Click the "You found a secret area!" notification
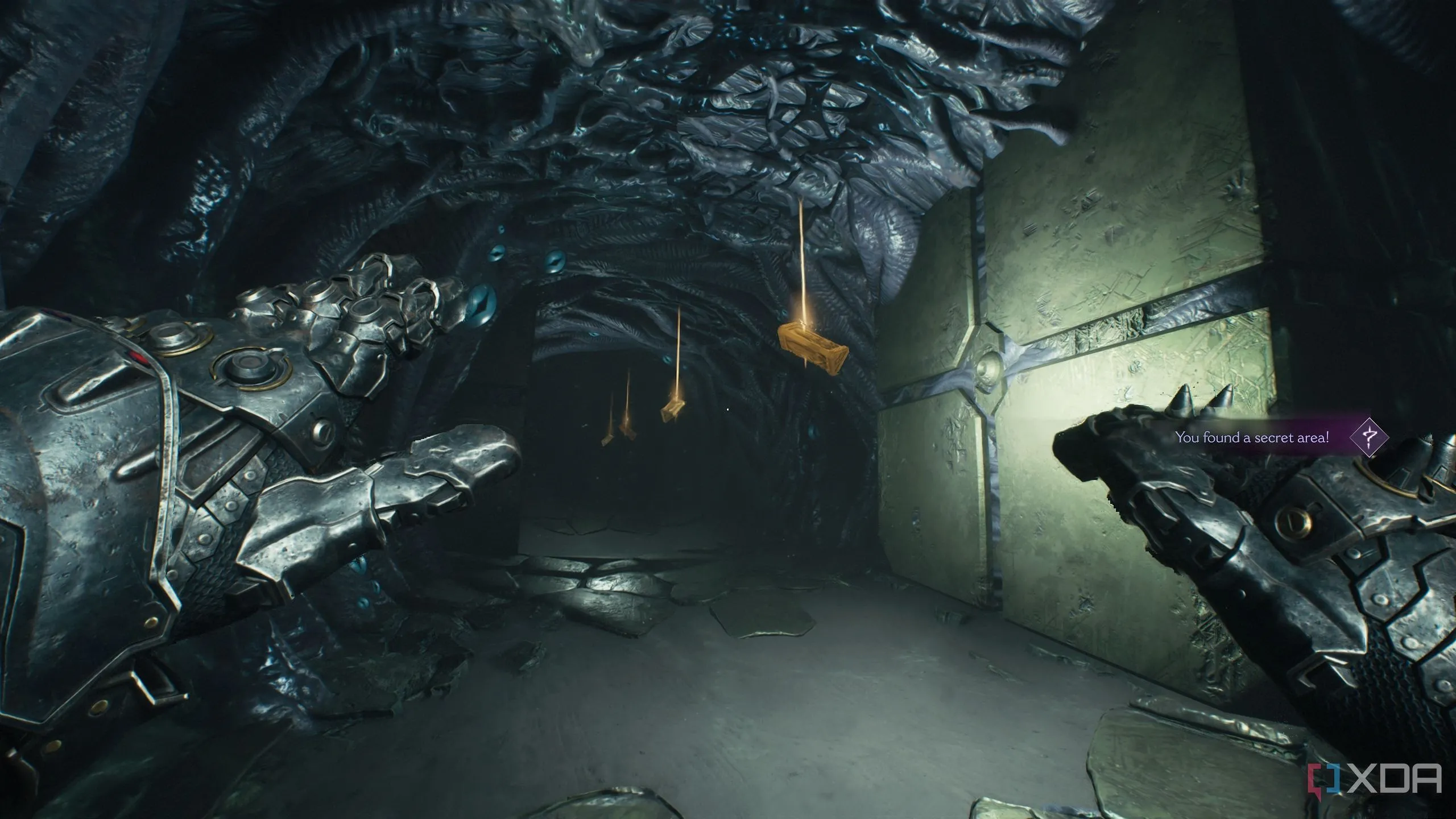Image resolution: width=1456 pixels, height=819 pixels. click(x=1251, y=437)
